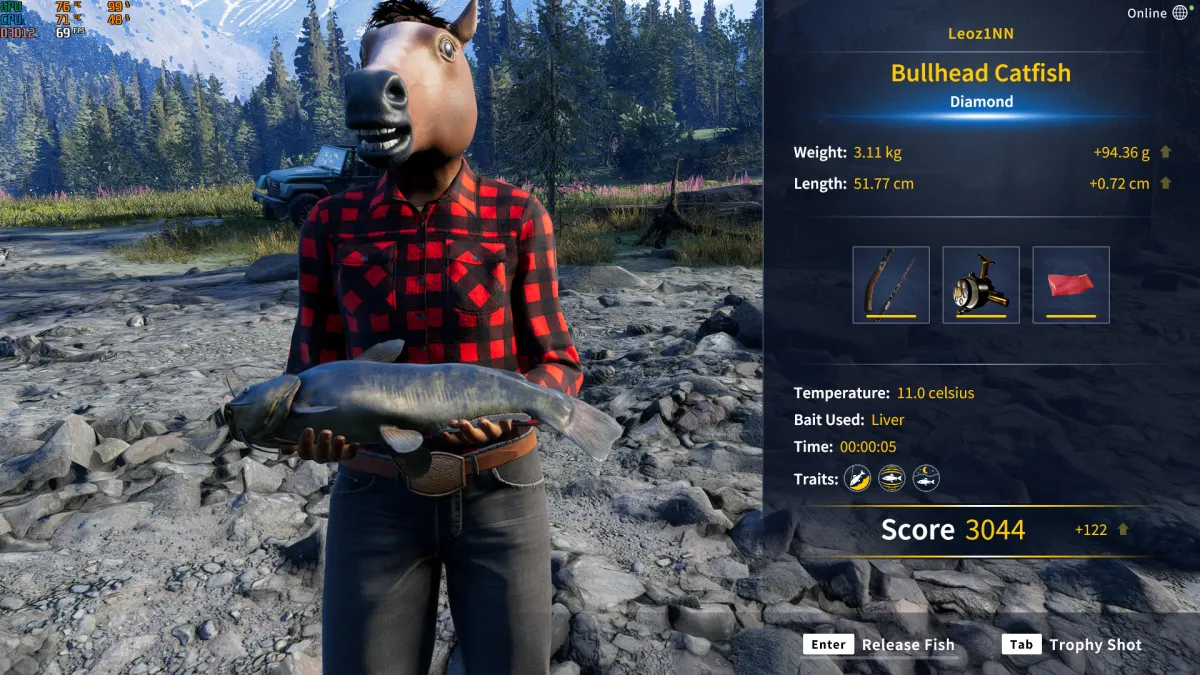View the striped fish trait icon
1200x675 pixels.
(892, 479)
